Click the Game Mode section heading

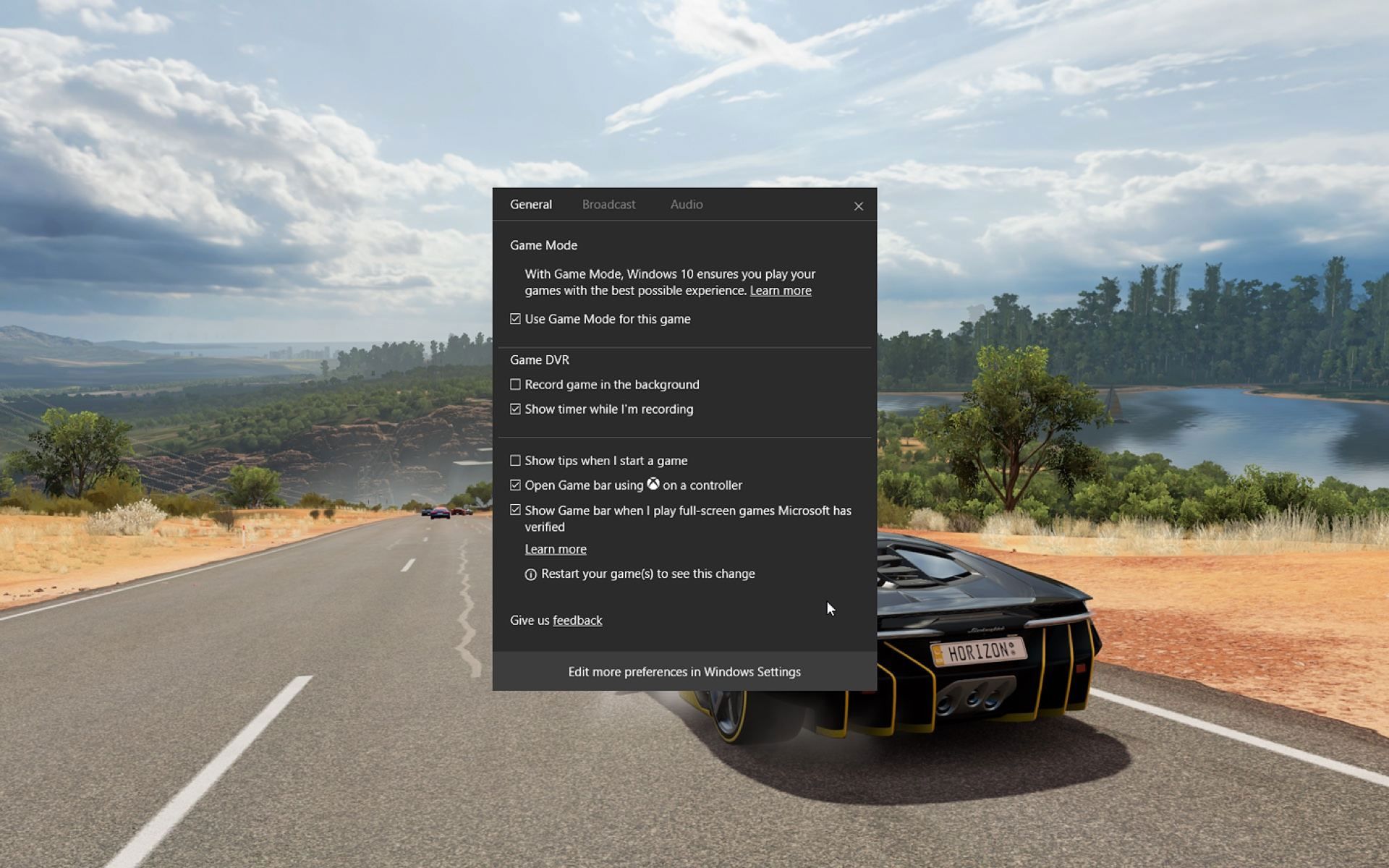(x=543, y=245)
